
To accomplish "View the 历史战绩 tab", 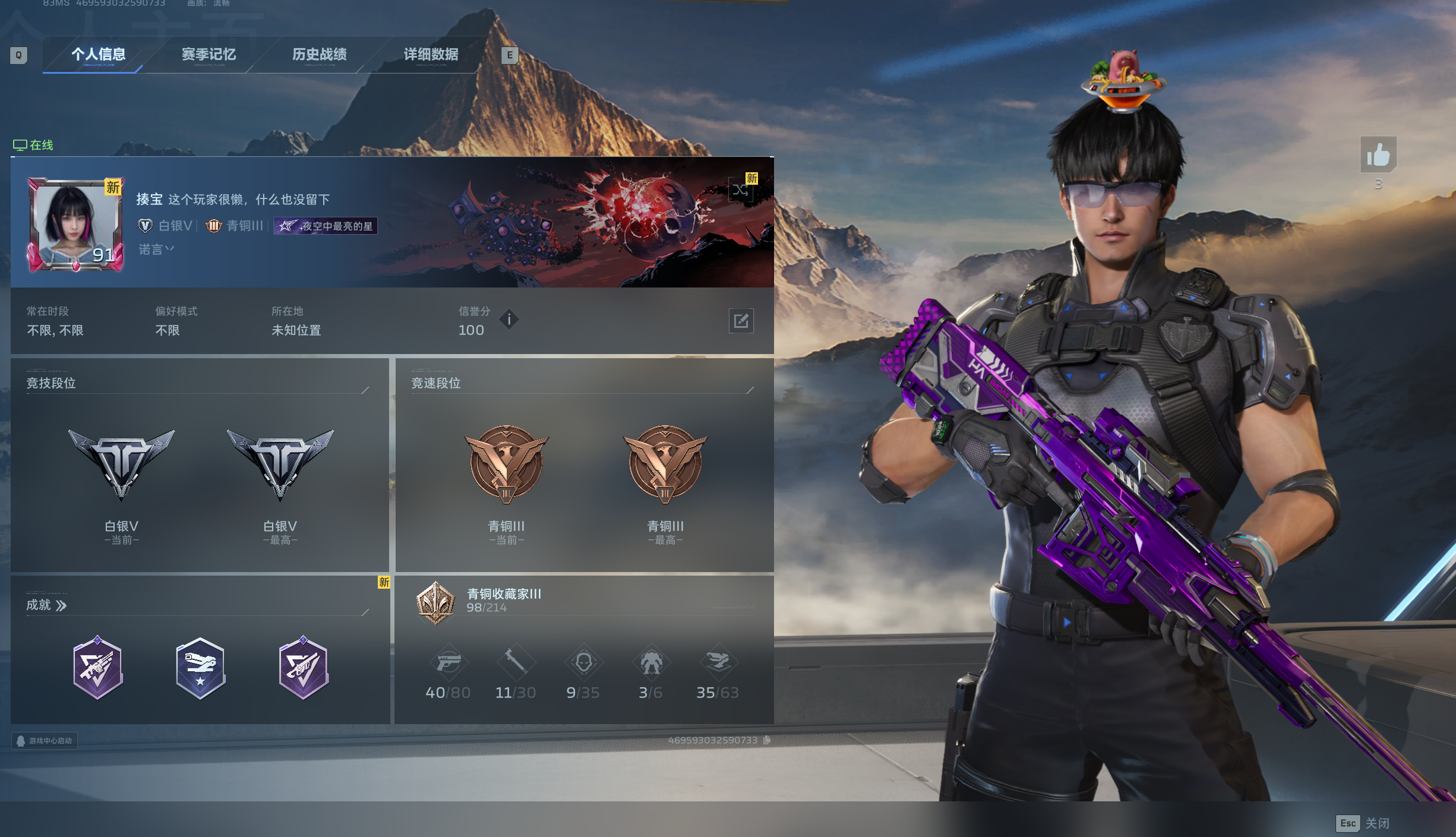I will point(319,55).
